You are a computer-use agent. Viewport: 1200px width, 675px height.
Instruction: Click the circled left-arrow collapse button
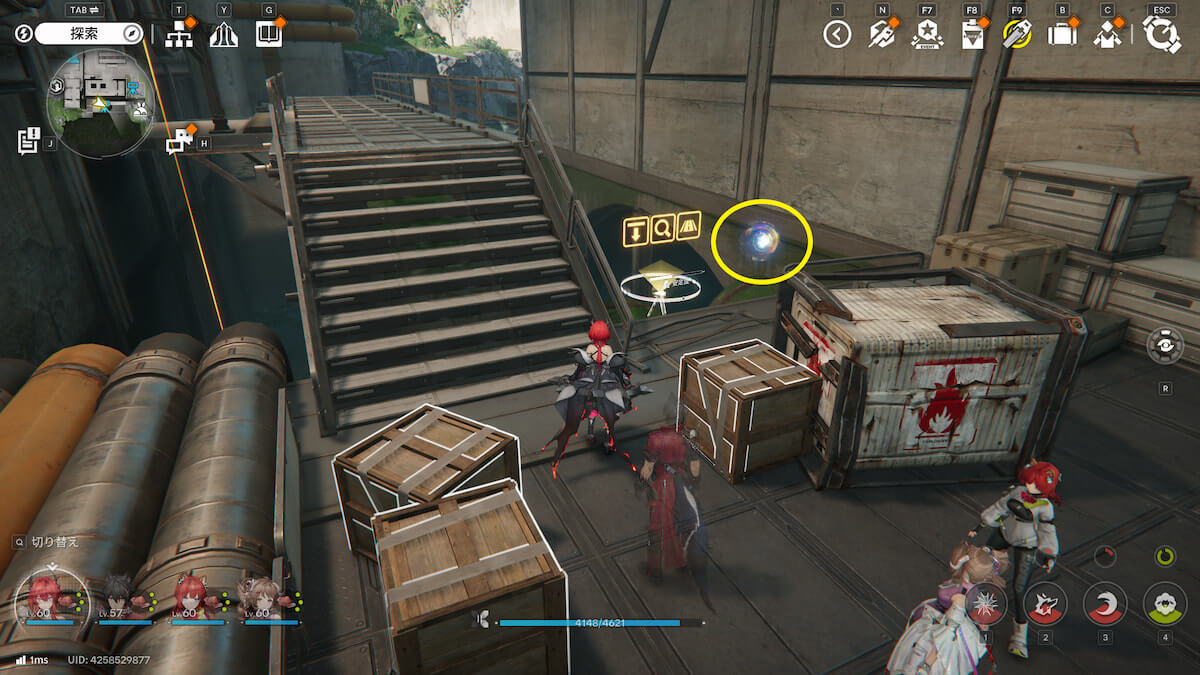837,35
